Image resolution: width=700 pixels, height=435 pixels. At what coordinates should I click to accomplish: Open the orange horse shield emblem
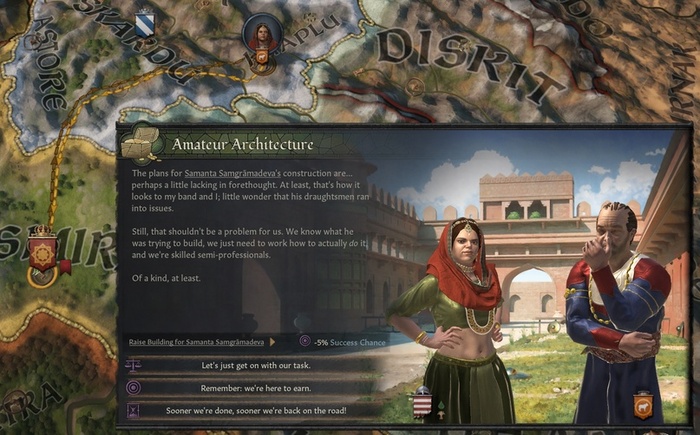pyautogui.click(x=642, y=405)
